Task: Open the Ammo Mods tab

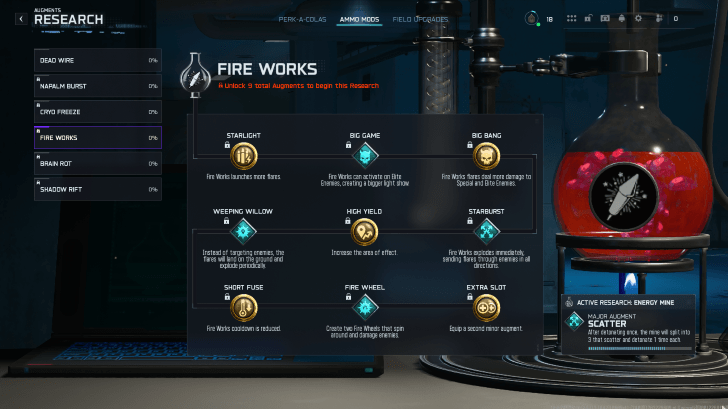Action: tap(359, 19)
